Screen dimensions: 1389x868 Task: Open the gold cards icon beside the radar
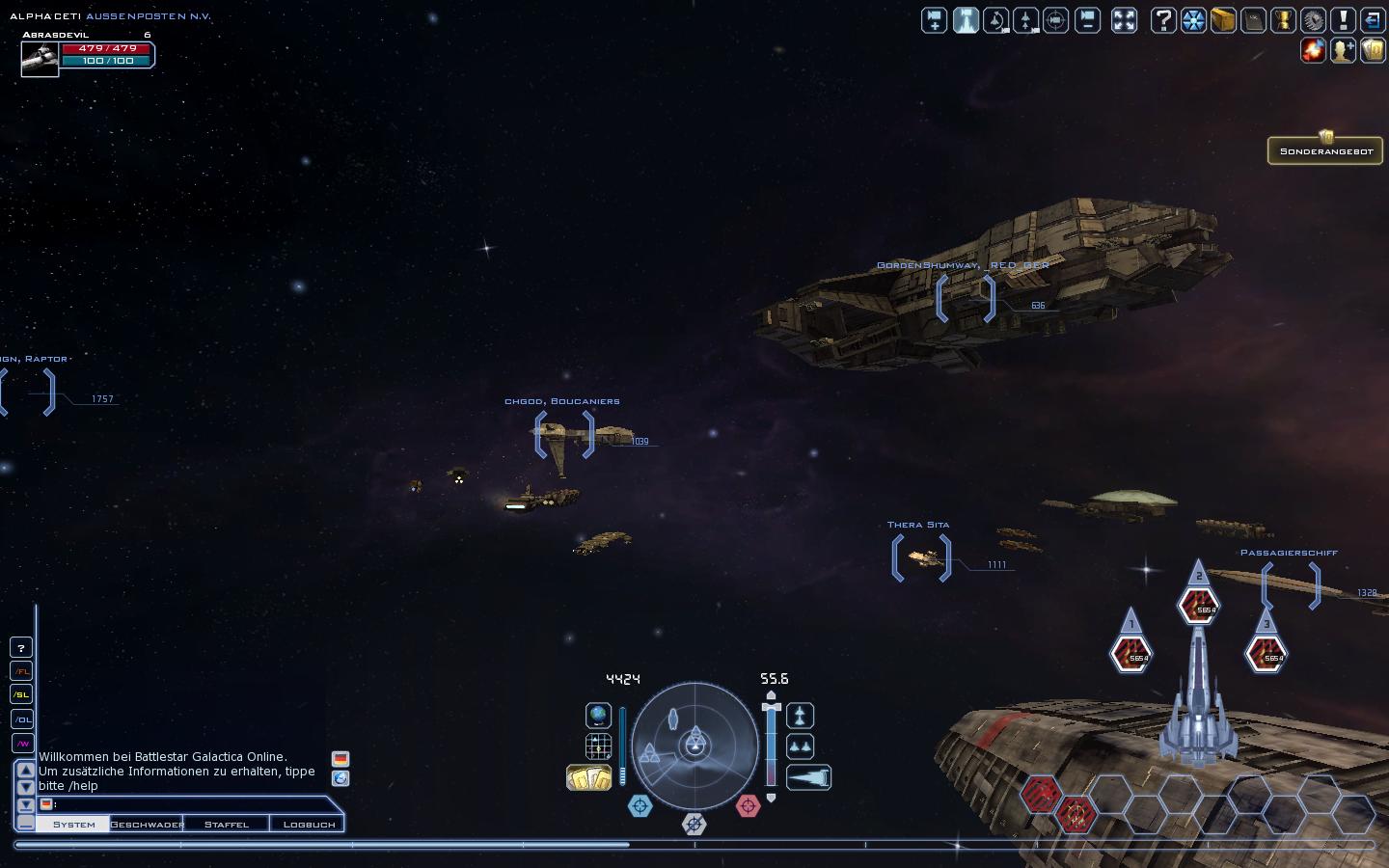(x=588, y=777)
